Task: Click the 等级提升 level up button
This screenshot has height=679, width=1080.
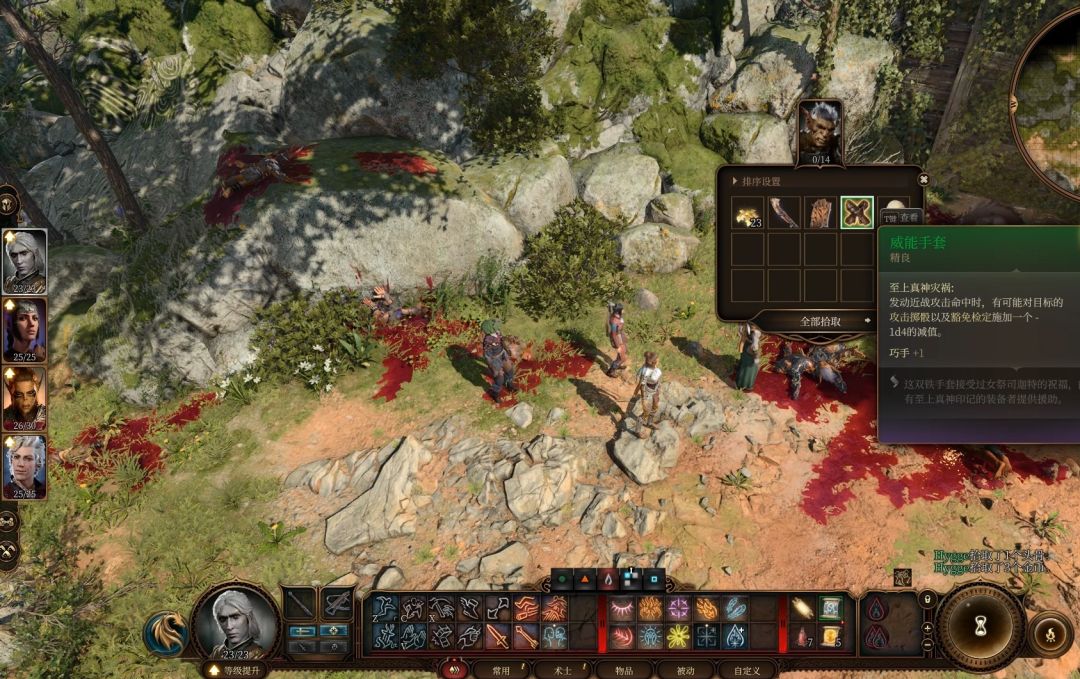Action: pos(236,670)
